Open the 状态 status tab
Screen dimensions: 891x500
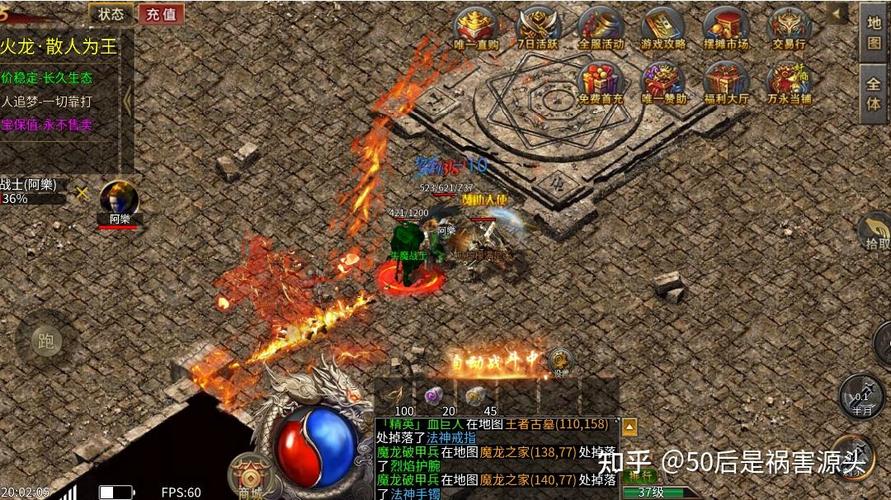coord(111,13)
